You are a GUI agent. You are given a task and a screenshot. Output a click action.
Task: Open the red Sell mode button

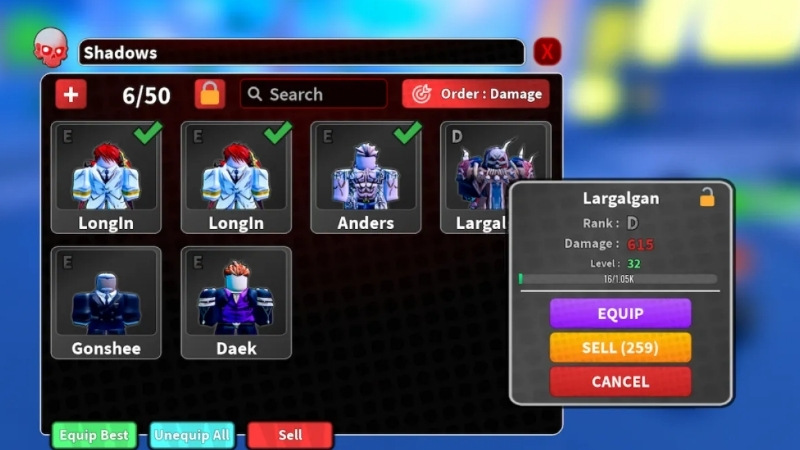(290, 435)
